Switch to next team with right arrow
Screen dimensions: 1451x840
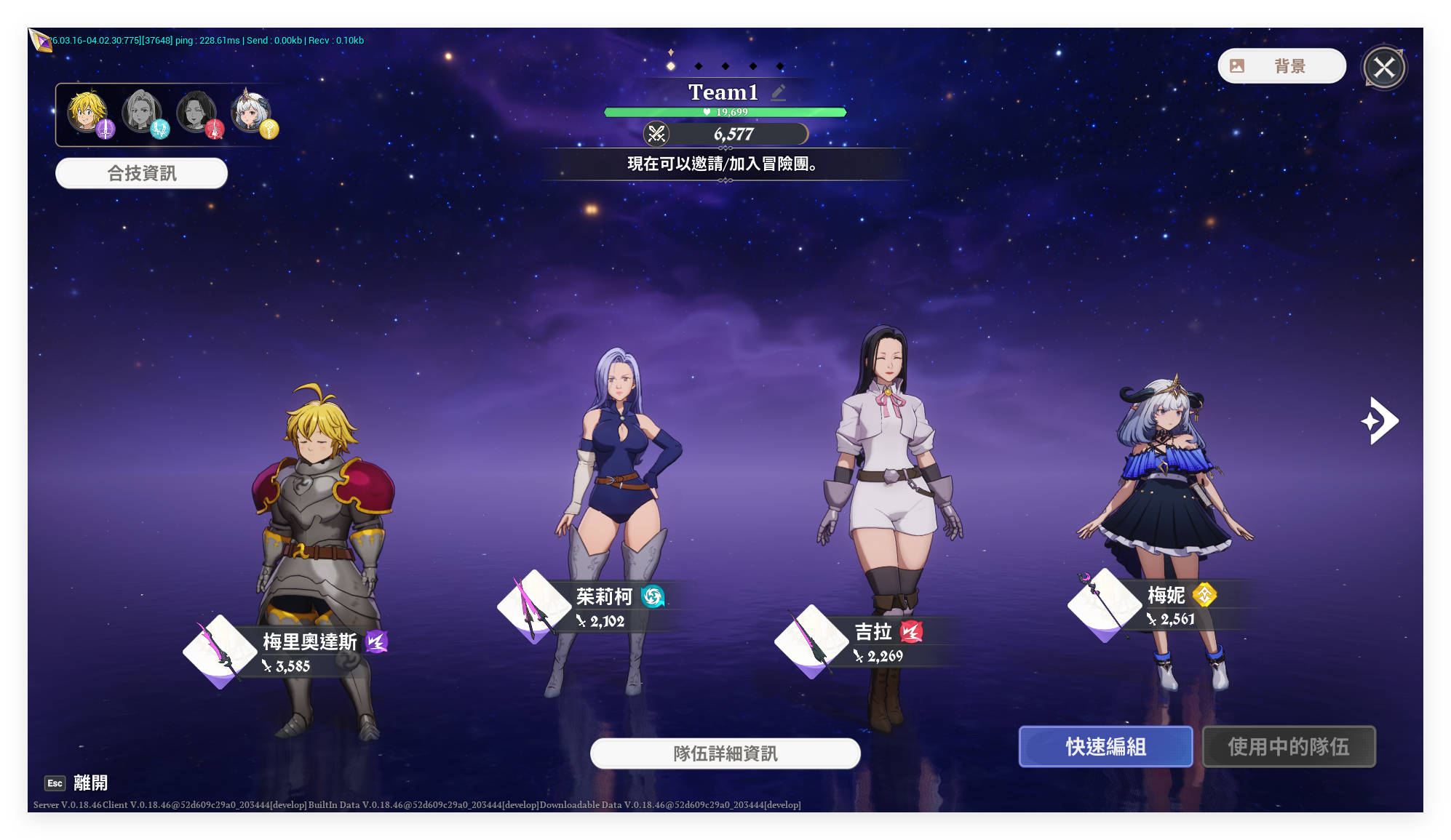(1380, 420)
